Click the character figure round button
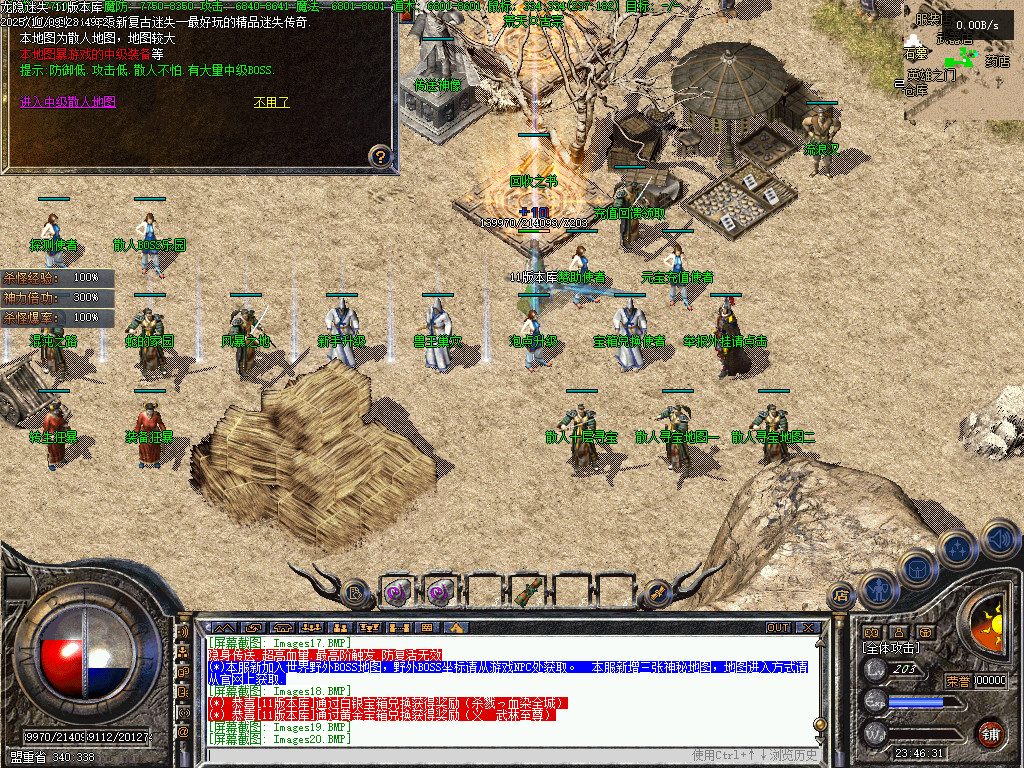The width and height of the screenshot is (1024, 768). coord(878,589)
